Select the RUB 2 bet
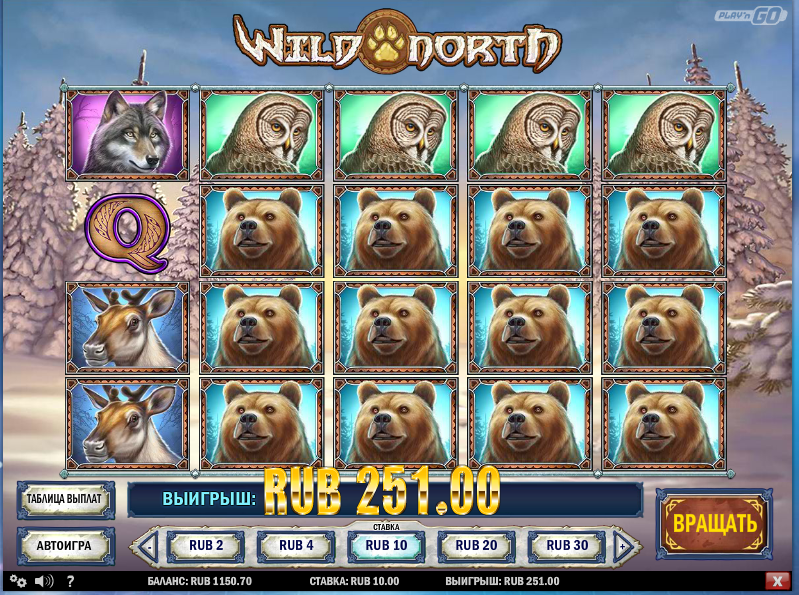This screenshot has width=799, height=595. click(205, 546)
